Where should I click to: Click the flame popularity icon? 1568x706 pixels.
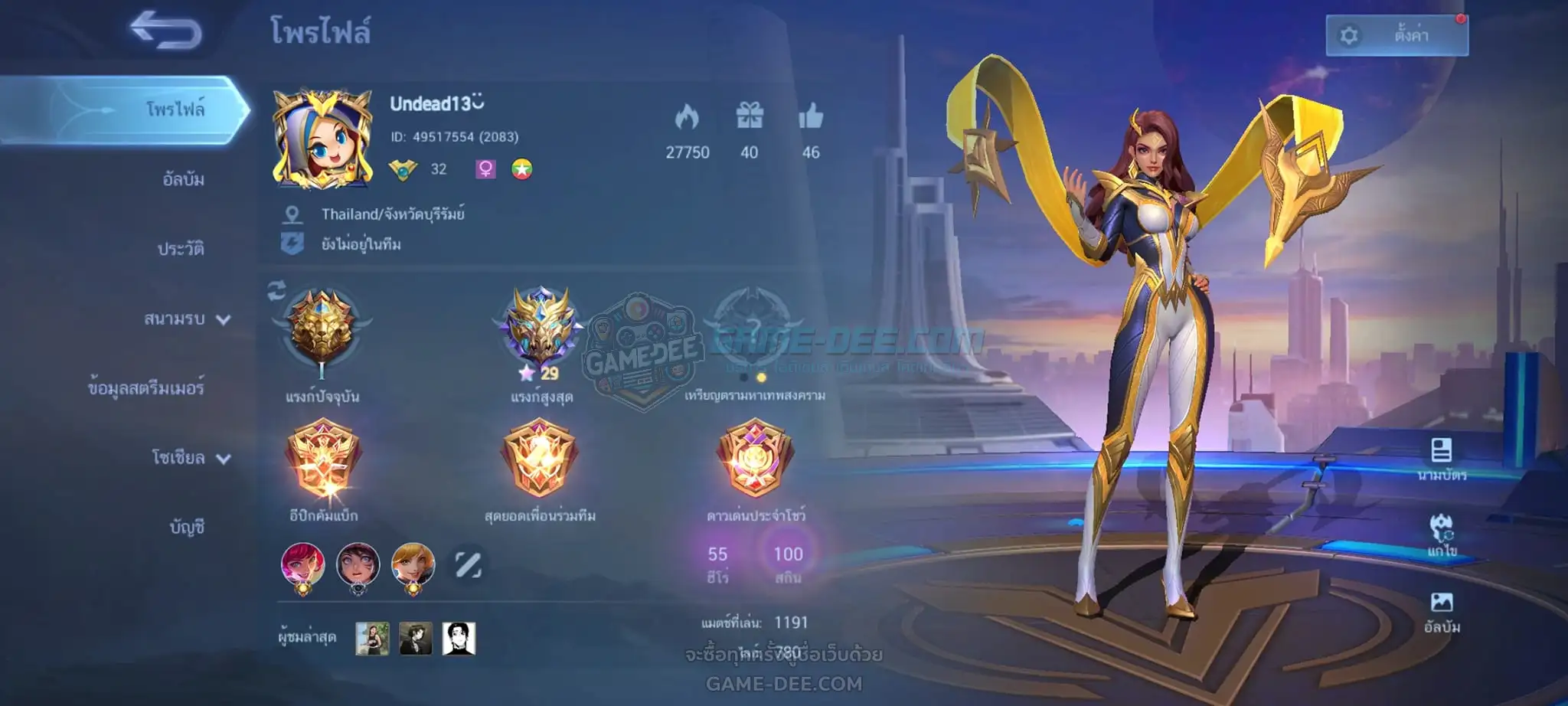(687, 117)
